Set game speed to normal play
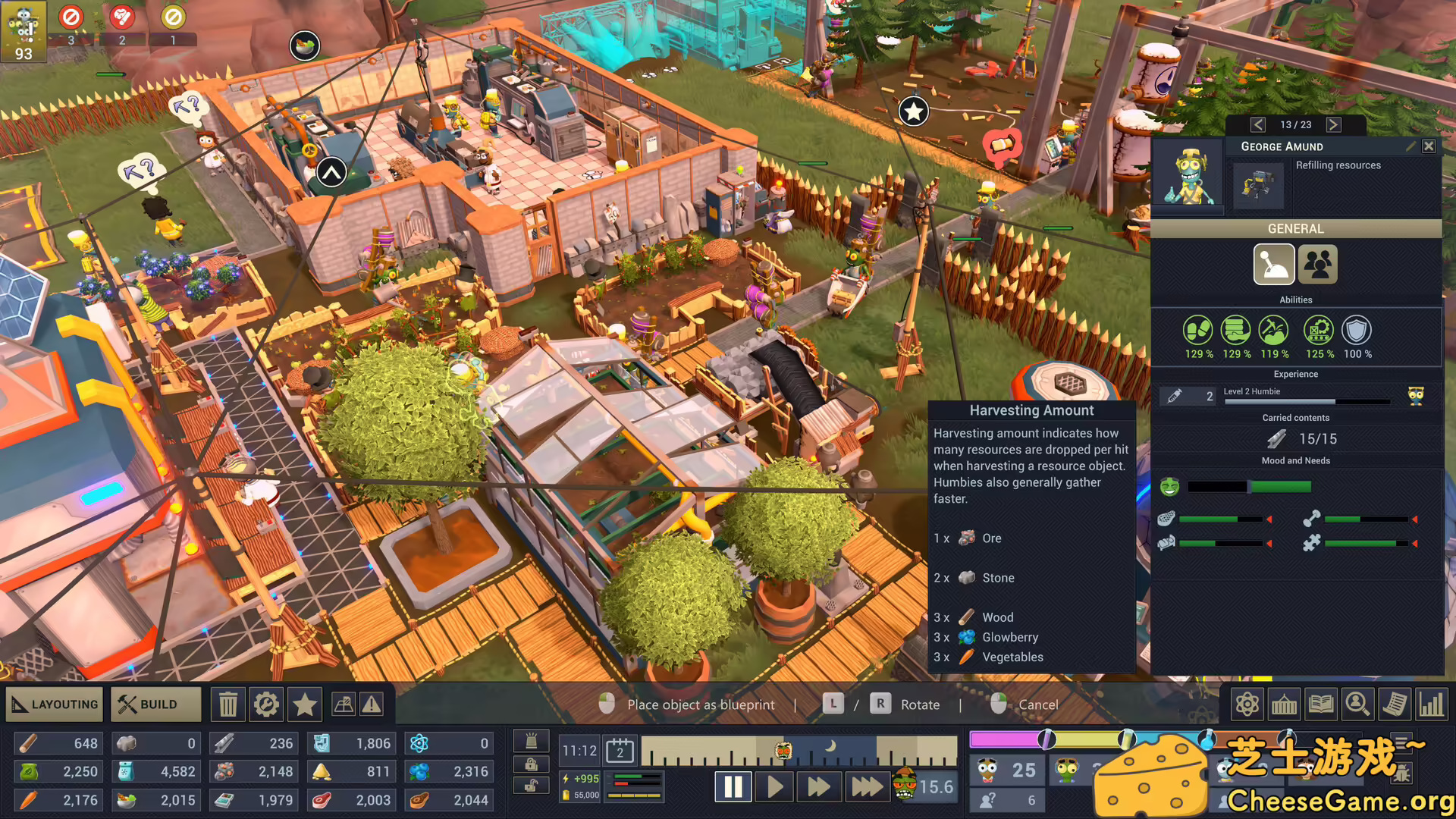 775,786
